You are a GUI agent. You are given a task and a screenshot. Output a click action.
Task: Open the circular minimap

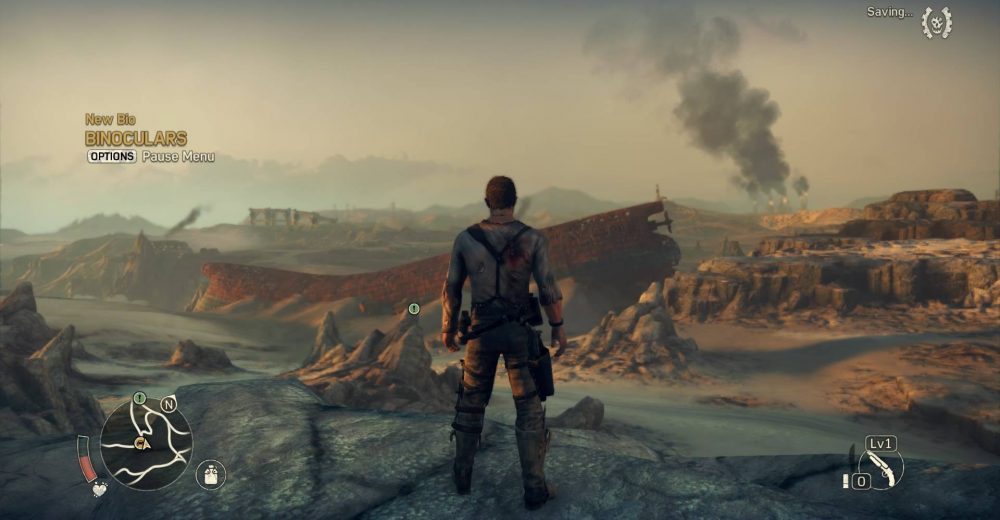pos(146,443)
